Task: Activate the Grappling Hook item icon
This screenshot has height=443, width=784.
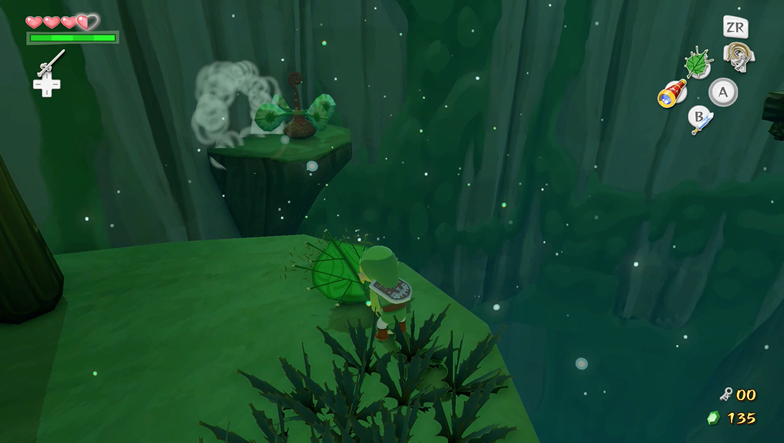Action: 737,57
